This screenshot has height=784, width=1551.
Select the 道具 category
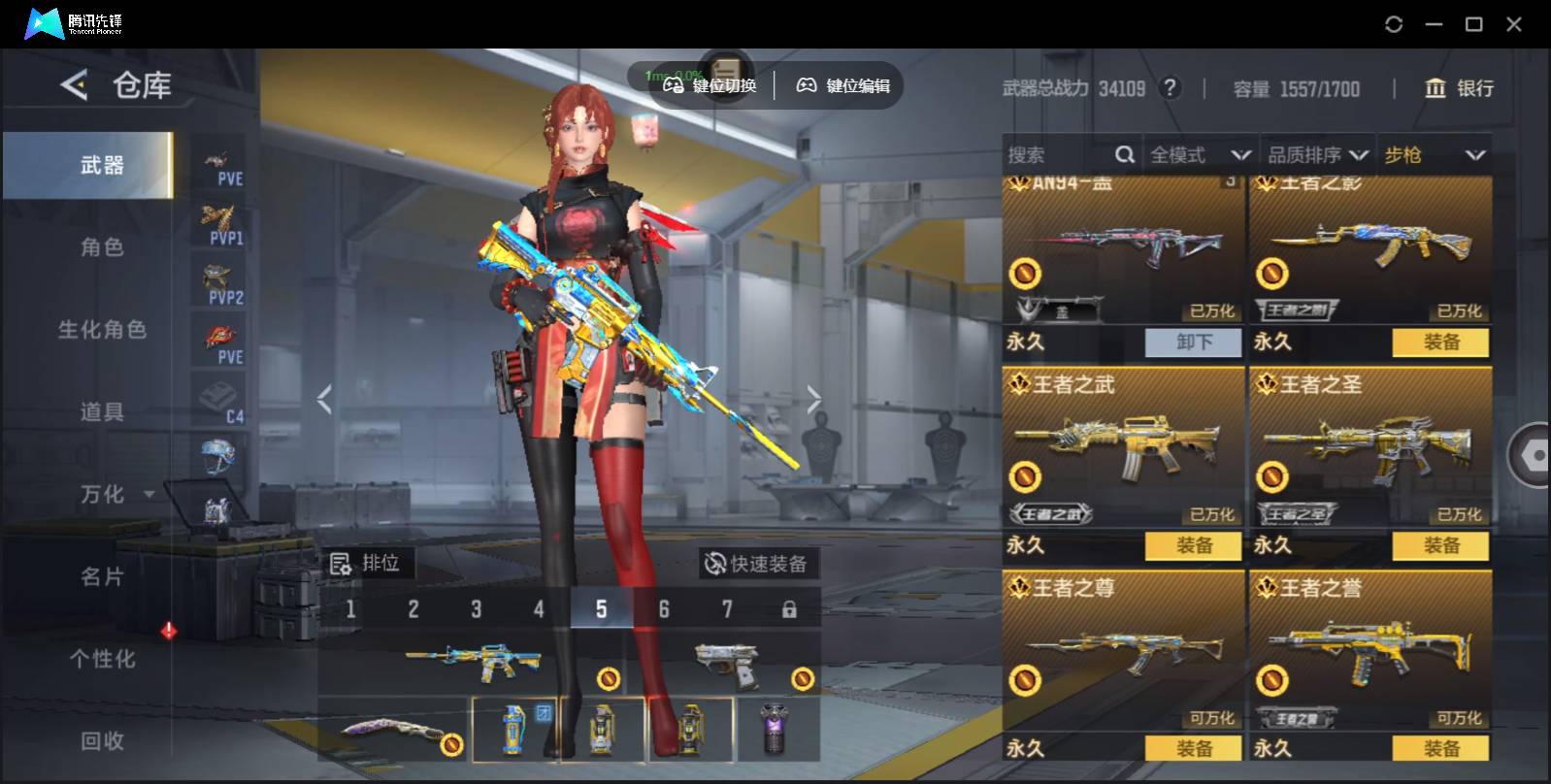click(x=102, y=412)
